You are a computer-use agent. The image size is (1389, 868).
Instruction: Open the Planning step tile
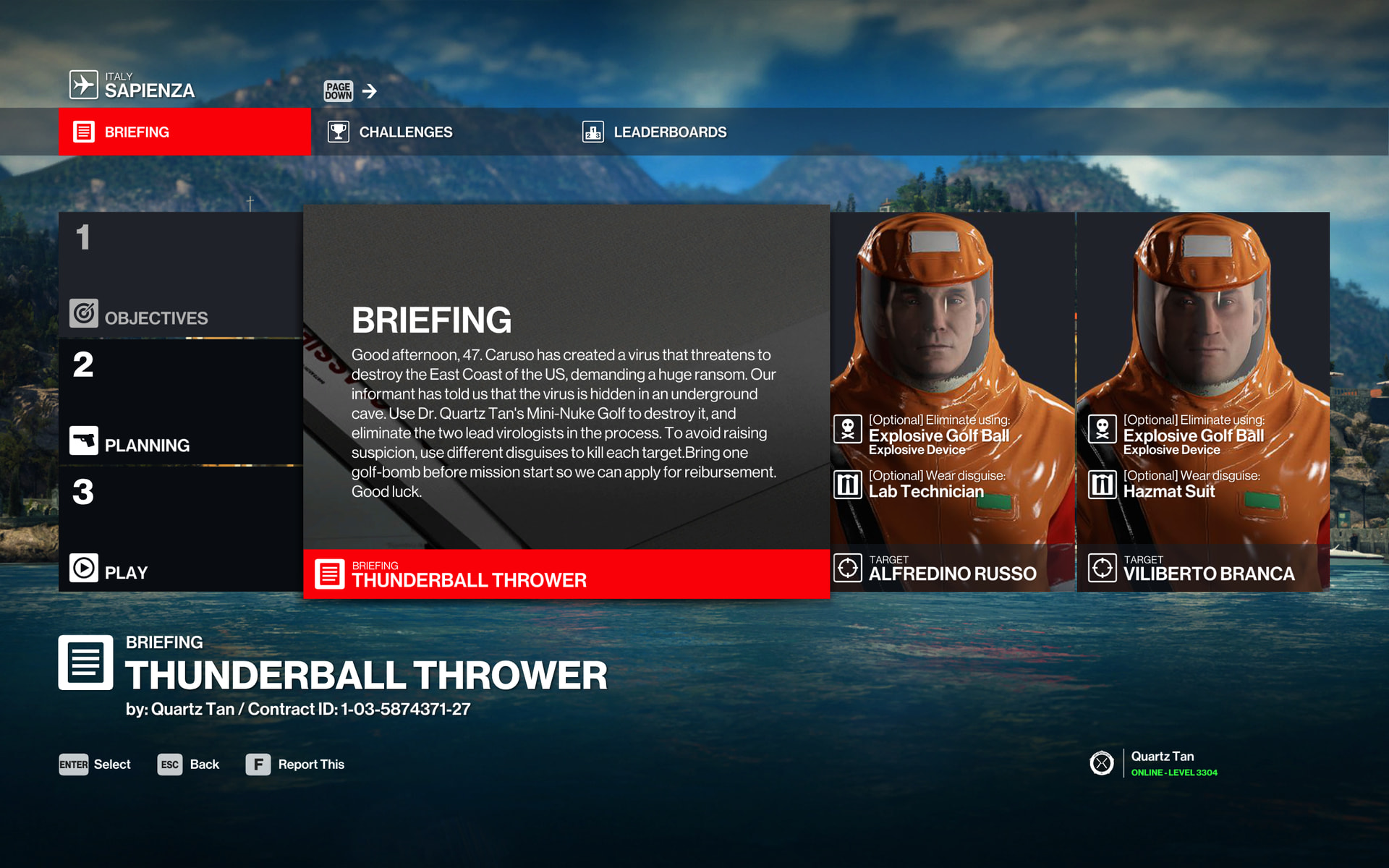click(181, 402)
